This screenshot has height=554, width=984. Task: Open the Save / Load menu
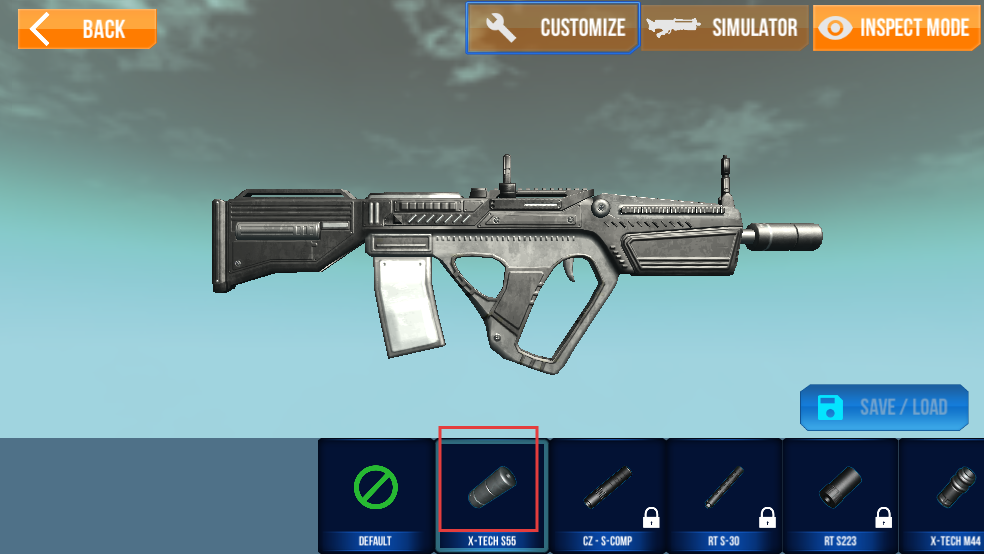click(884, 407)
